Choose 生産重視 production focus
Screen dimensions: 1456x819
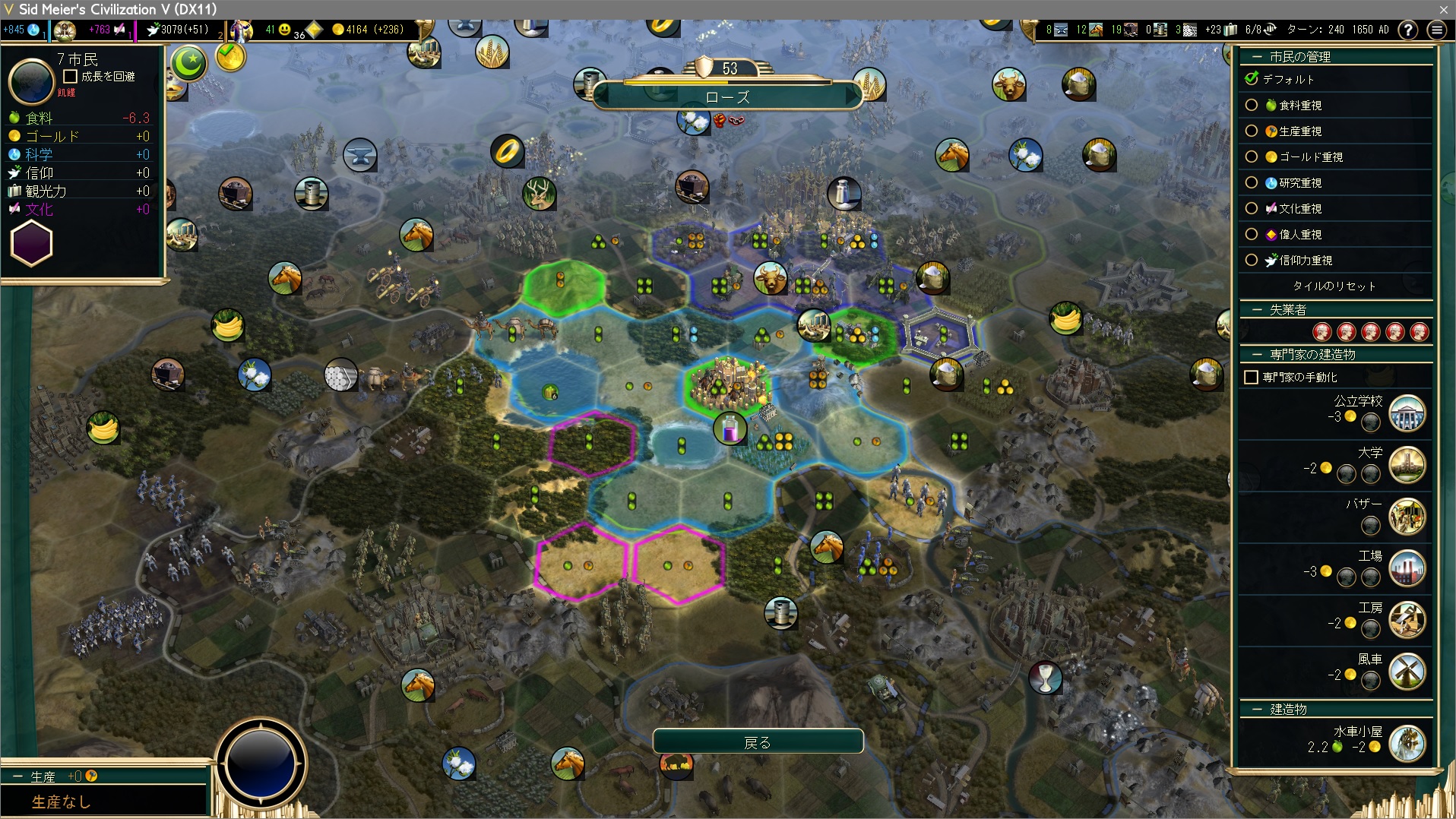click(x=1252, y=131)
